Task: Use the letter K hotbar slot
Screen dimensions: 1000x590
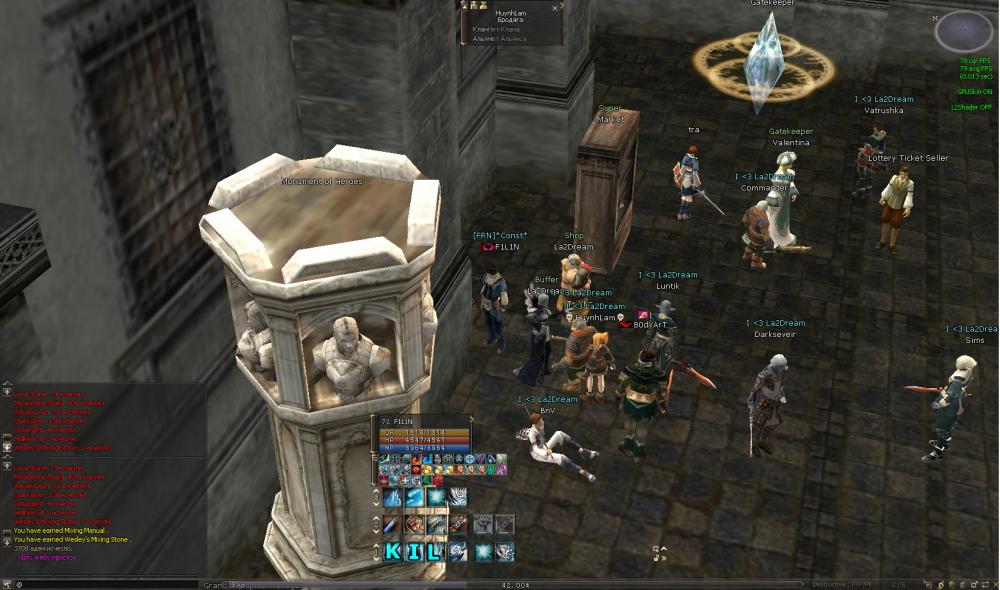Action: coord(392,551)
